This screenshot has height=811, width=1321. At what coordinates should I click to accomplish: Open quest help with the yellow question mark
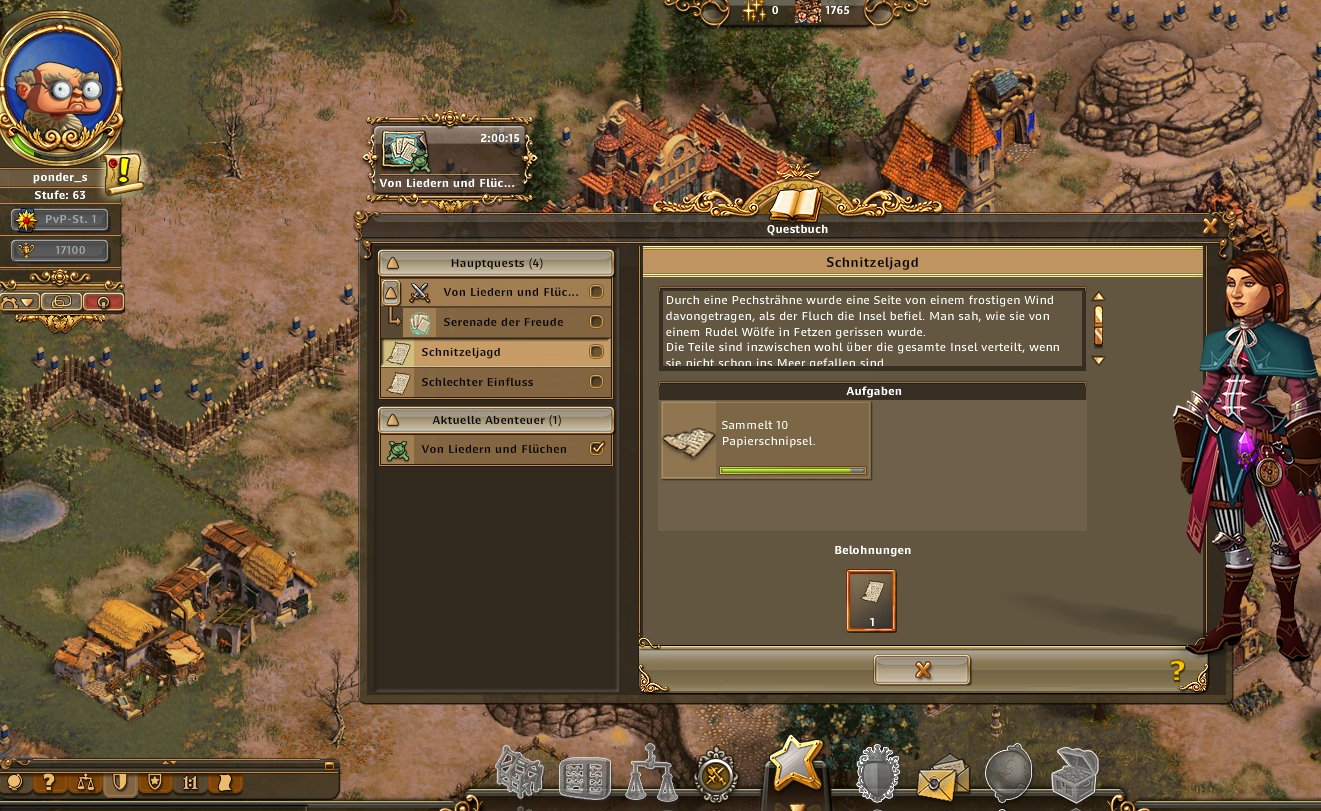tap(1177, 671)
